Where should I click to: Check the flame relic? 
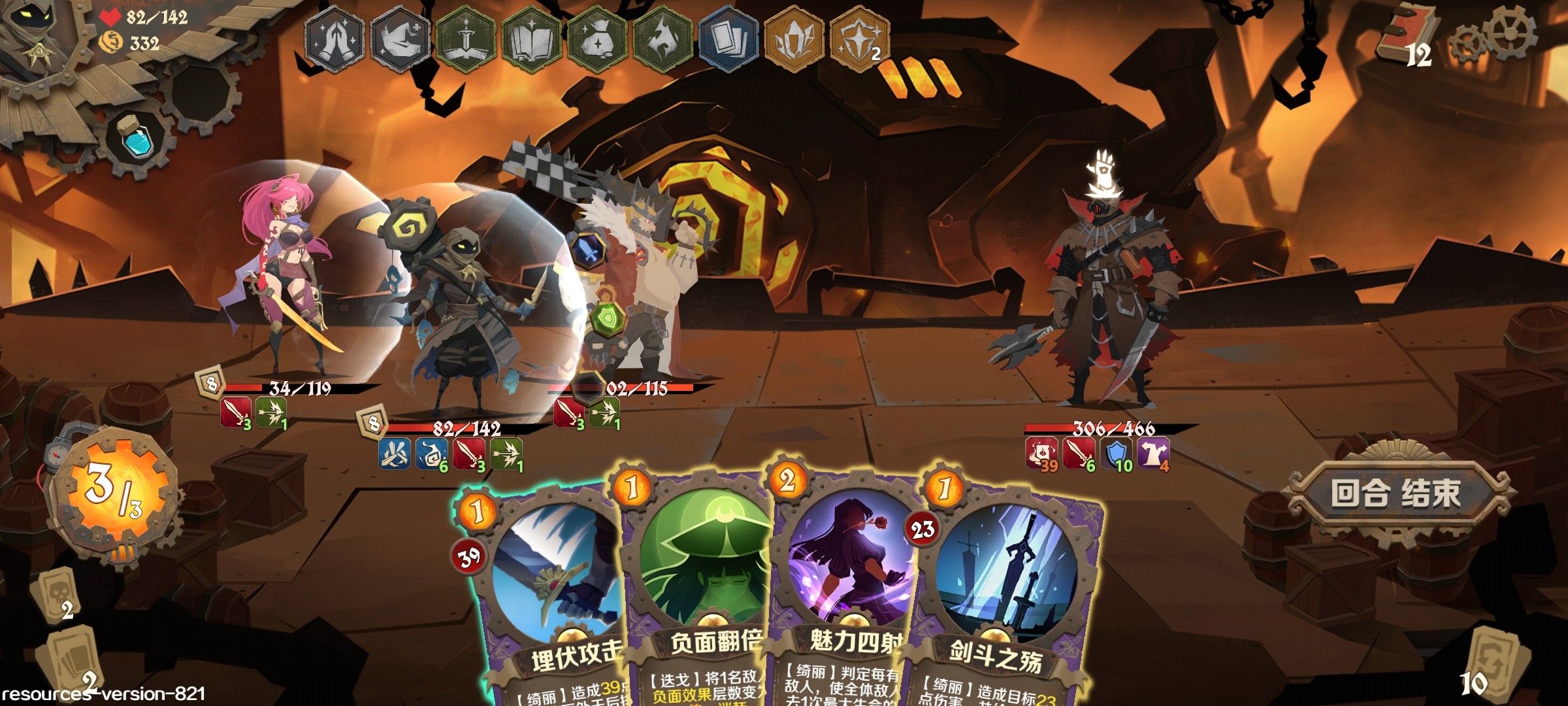coord(662,39)
